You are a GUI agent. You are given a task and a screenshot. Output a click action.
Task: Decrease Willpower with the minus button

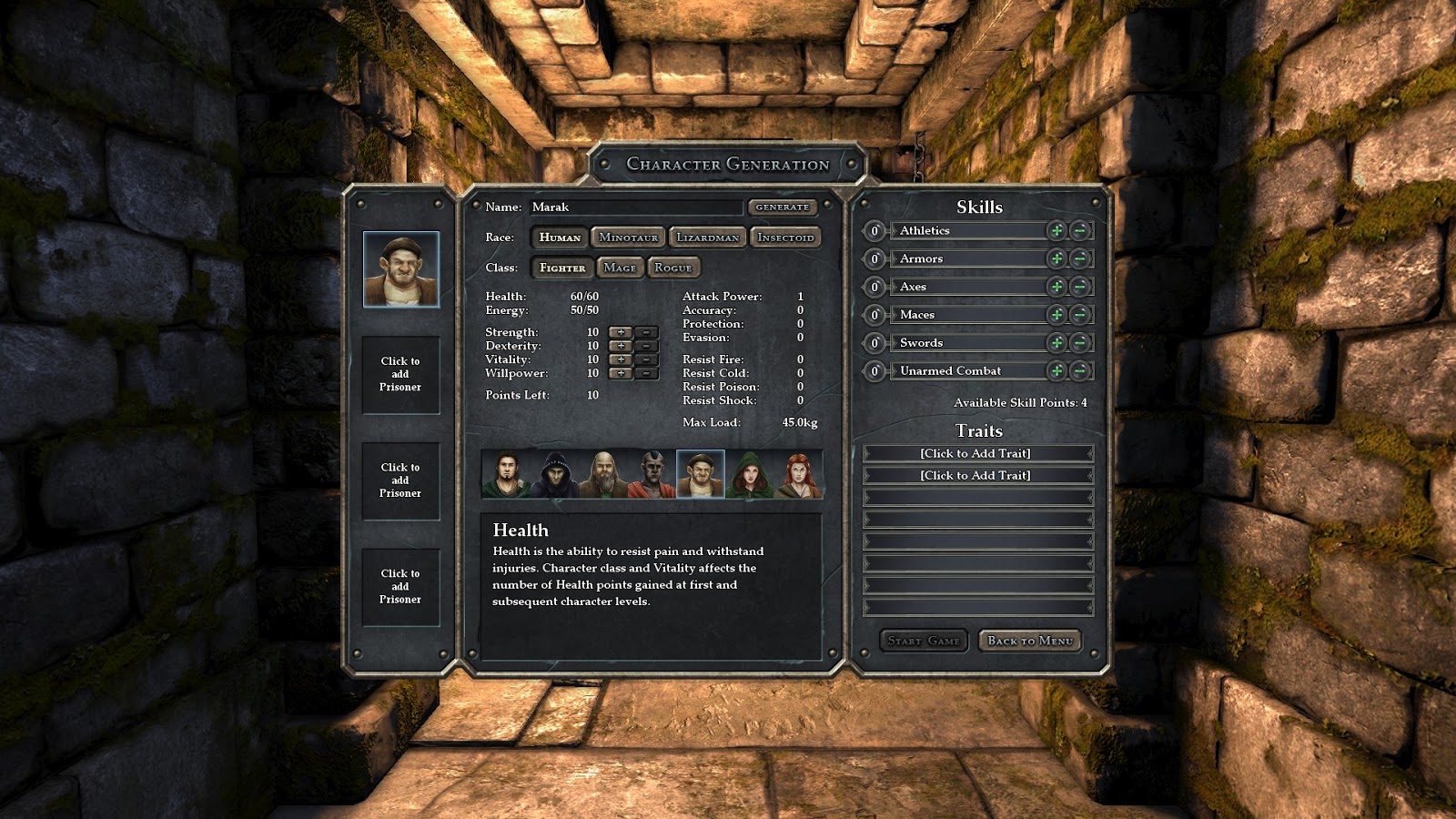[x=646, y=373]
